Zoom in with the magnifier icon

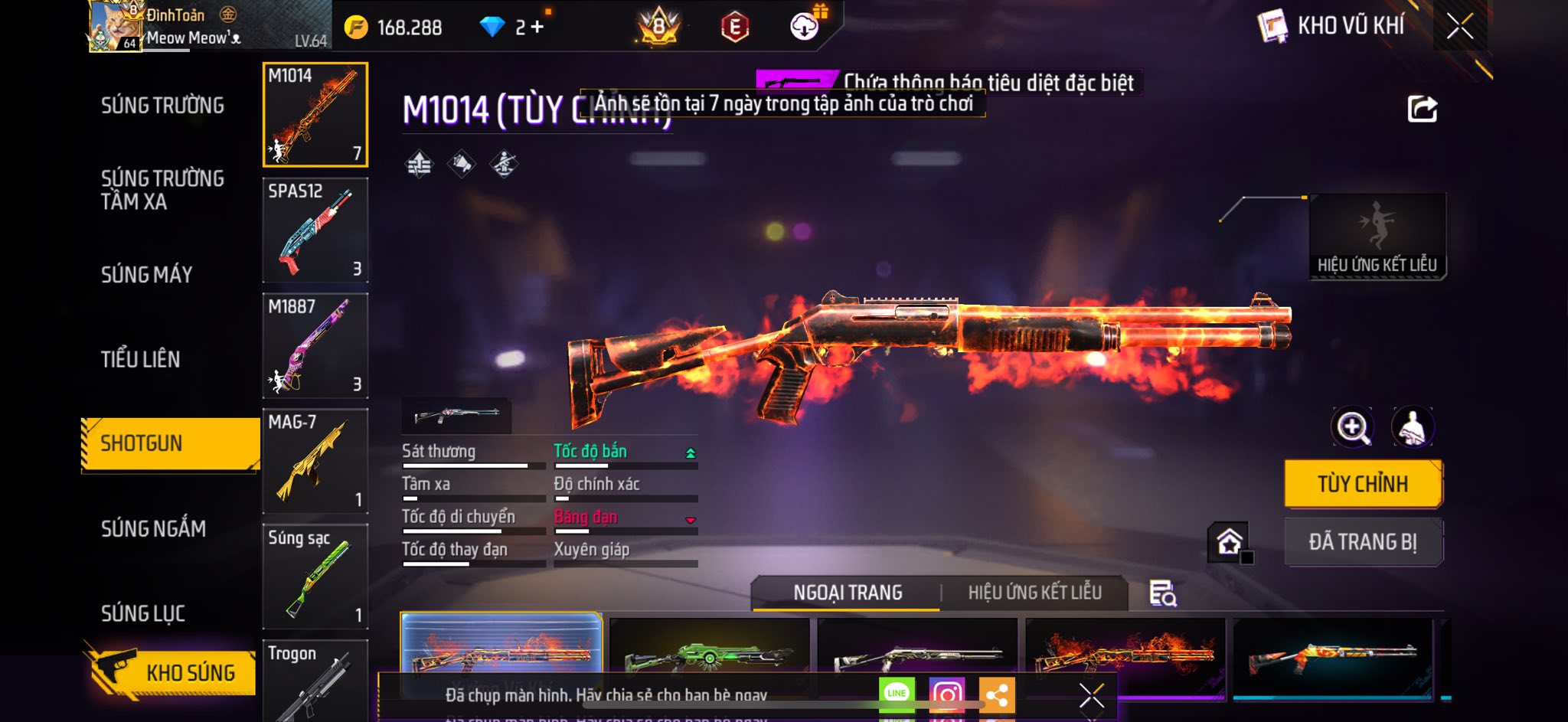(x=1353, y=427)
